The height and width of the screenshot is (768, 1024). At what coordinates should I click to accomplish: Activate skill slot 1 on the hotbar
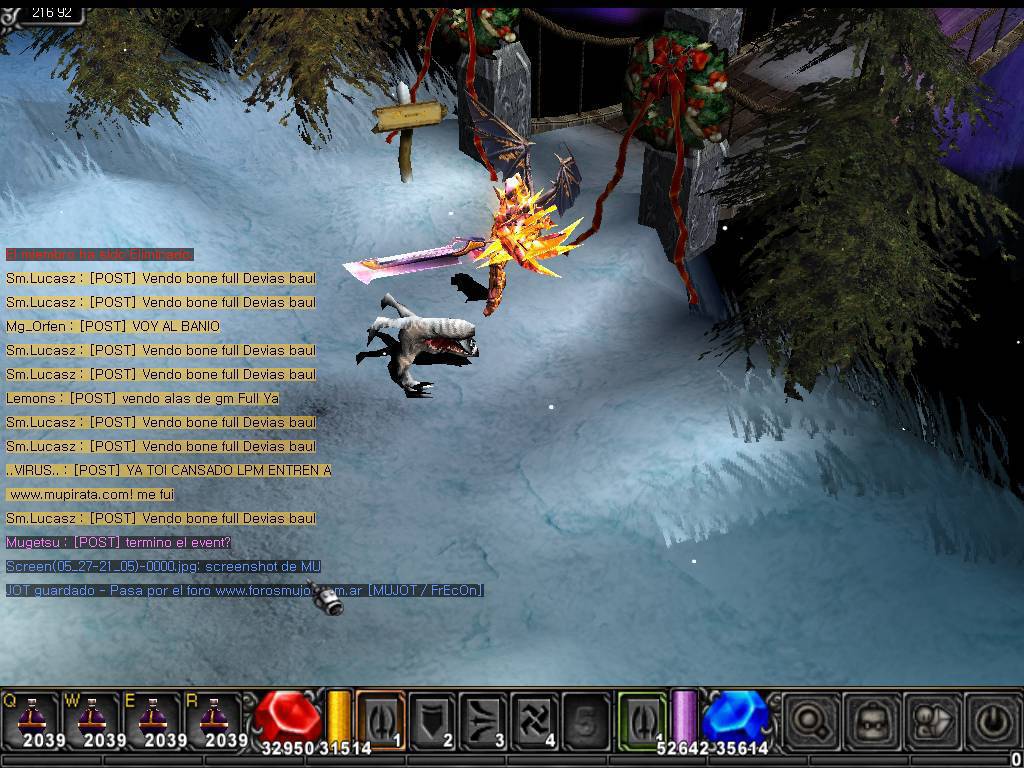tap(381, 719)
